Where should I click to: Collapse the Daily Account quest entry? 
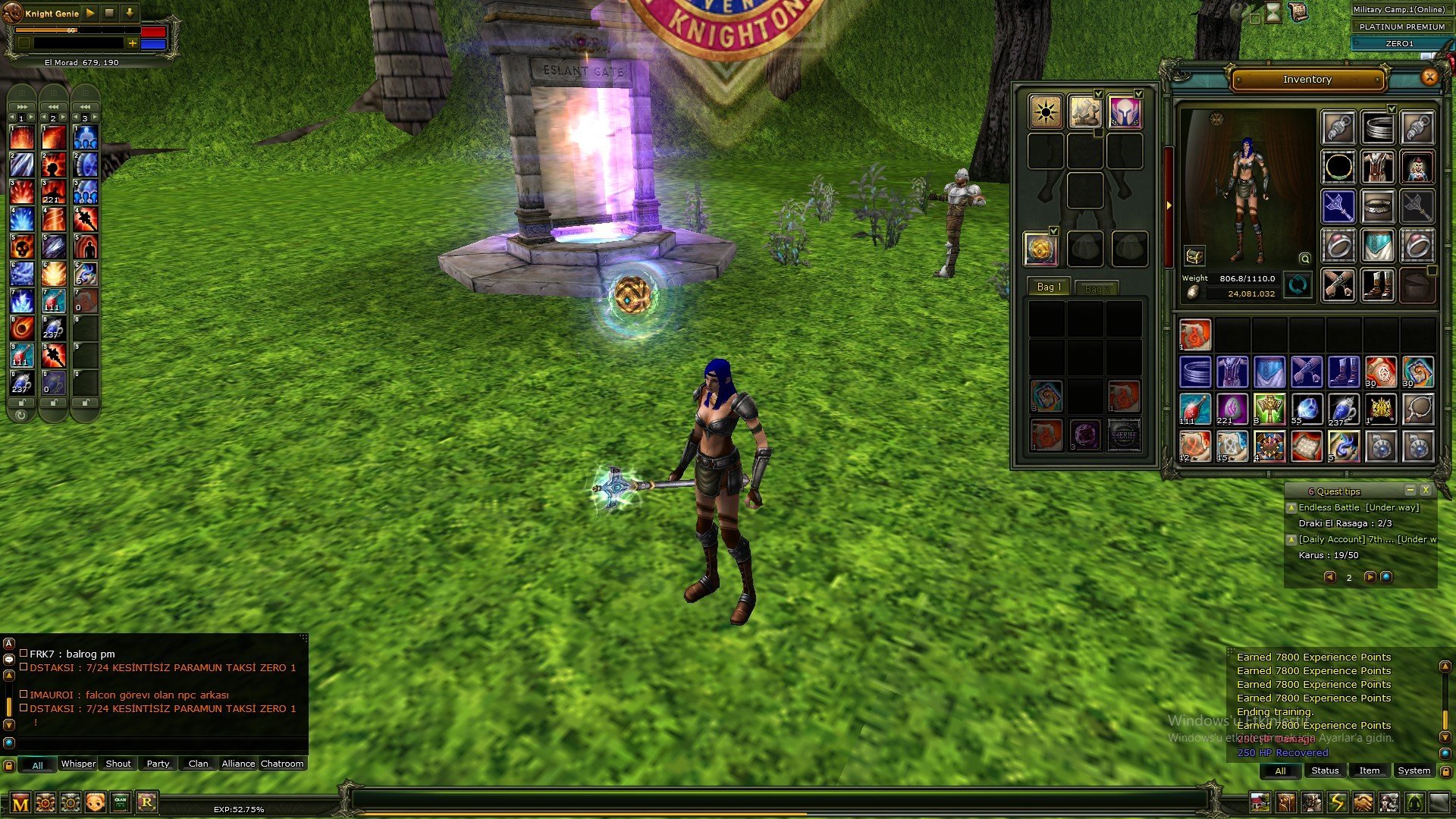pos(1291,540)
